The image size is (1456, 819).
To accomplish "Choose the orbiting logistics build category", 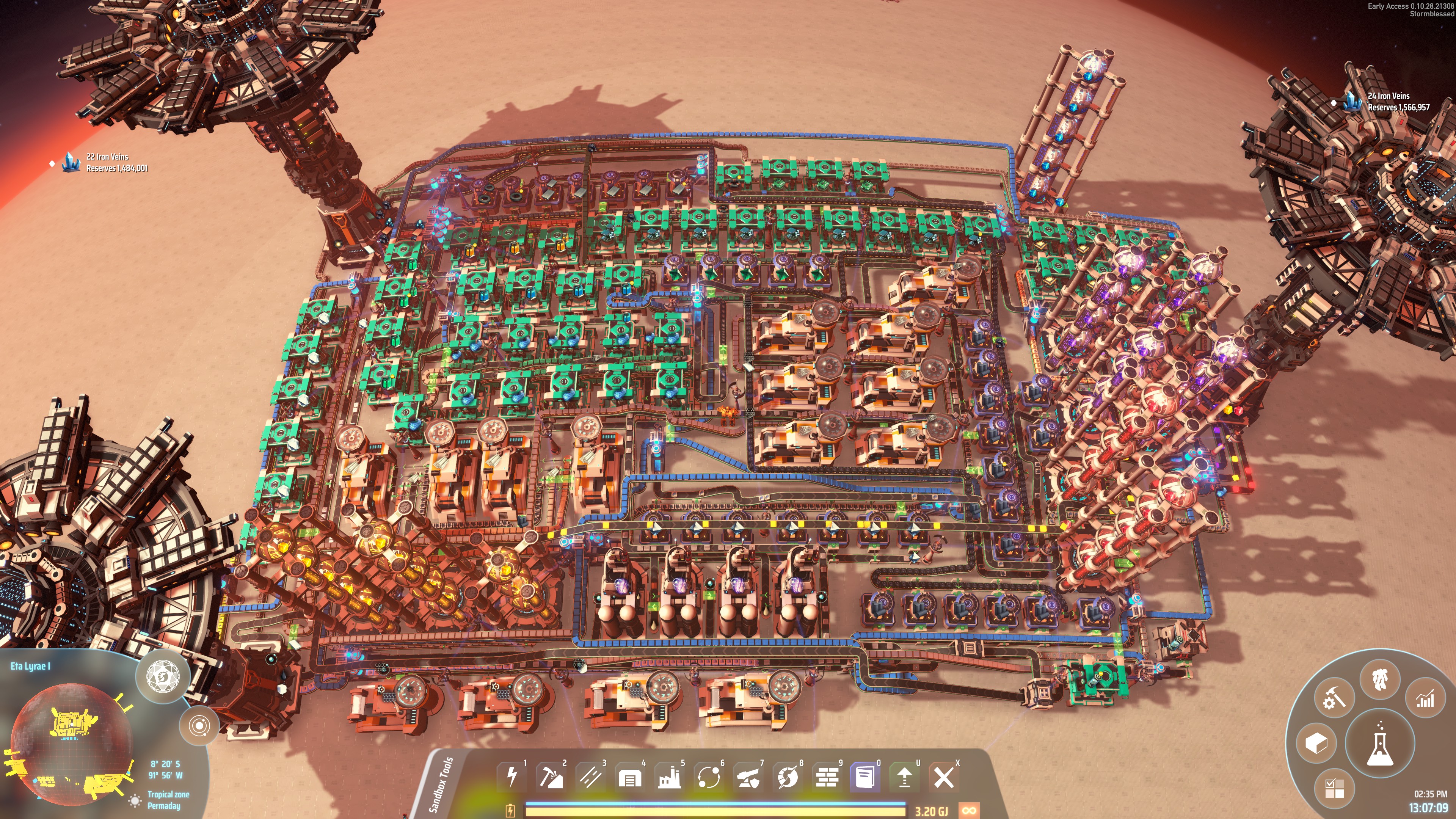I will [709, 777].
